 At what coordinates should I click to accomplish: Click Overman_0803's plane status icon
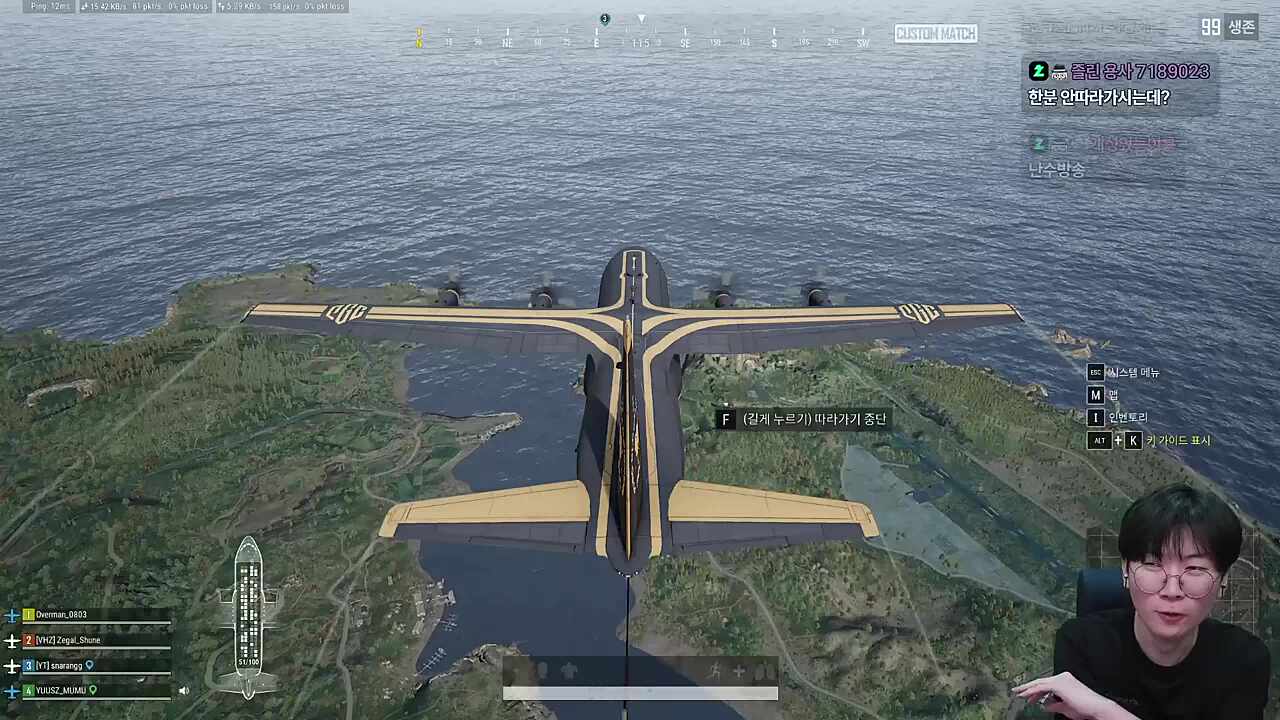pyautogui.click(x=12, y=616)
